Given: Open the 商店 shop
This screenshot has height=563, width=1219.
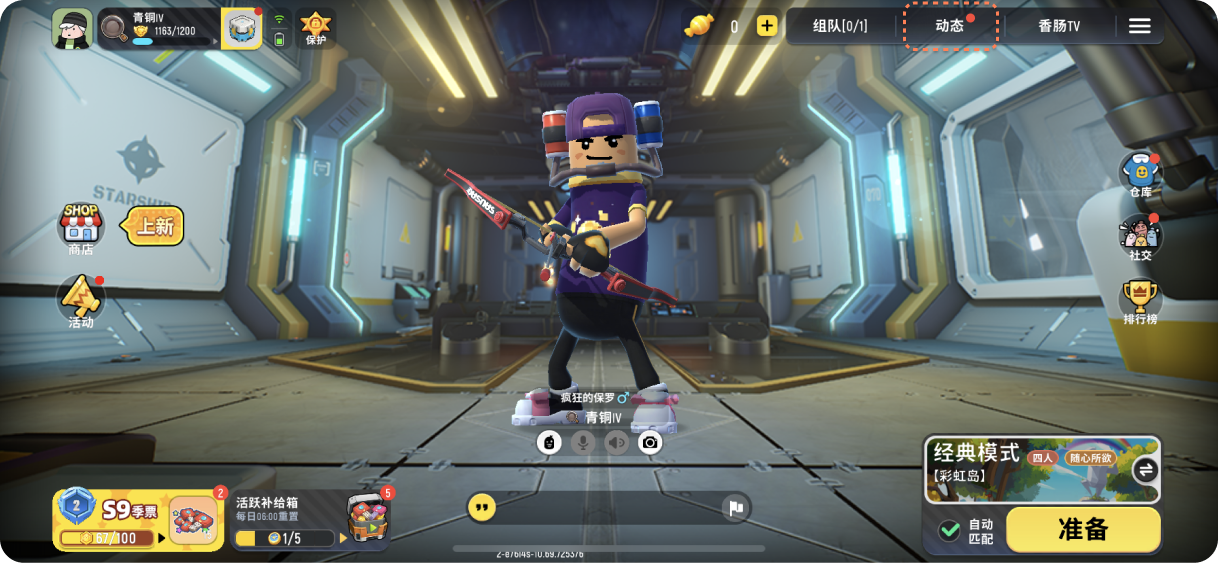Looking at the screenshot, I should 81,228.
